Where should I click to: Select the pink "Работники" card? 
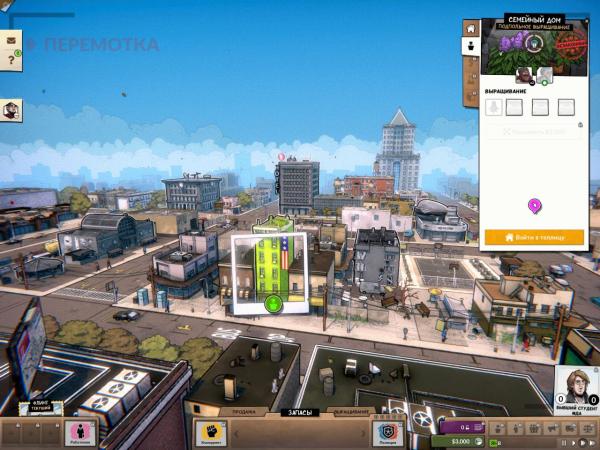[x=80, y=434]
